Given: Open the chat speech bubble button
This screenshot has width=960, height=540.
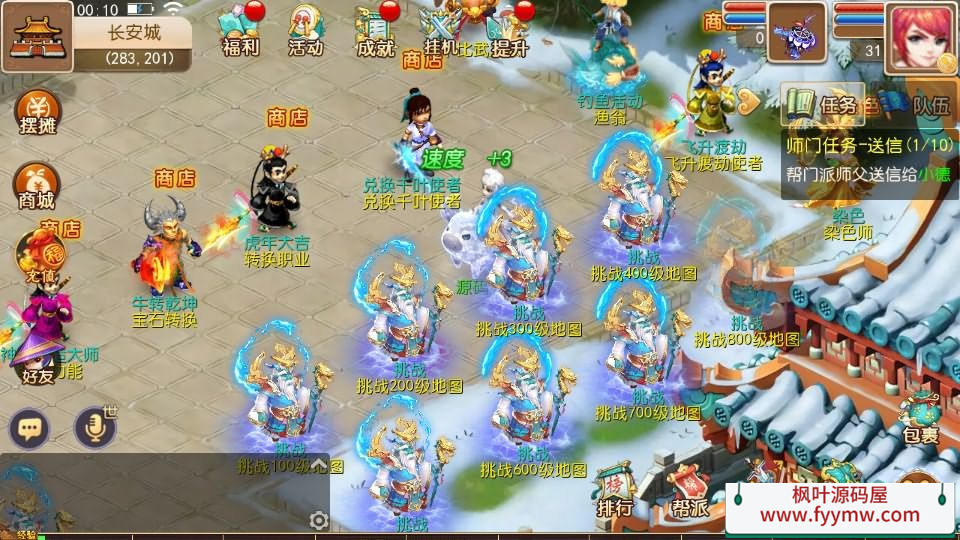Looking at the screenshot, I should point(29,429).
